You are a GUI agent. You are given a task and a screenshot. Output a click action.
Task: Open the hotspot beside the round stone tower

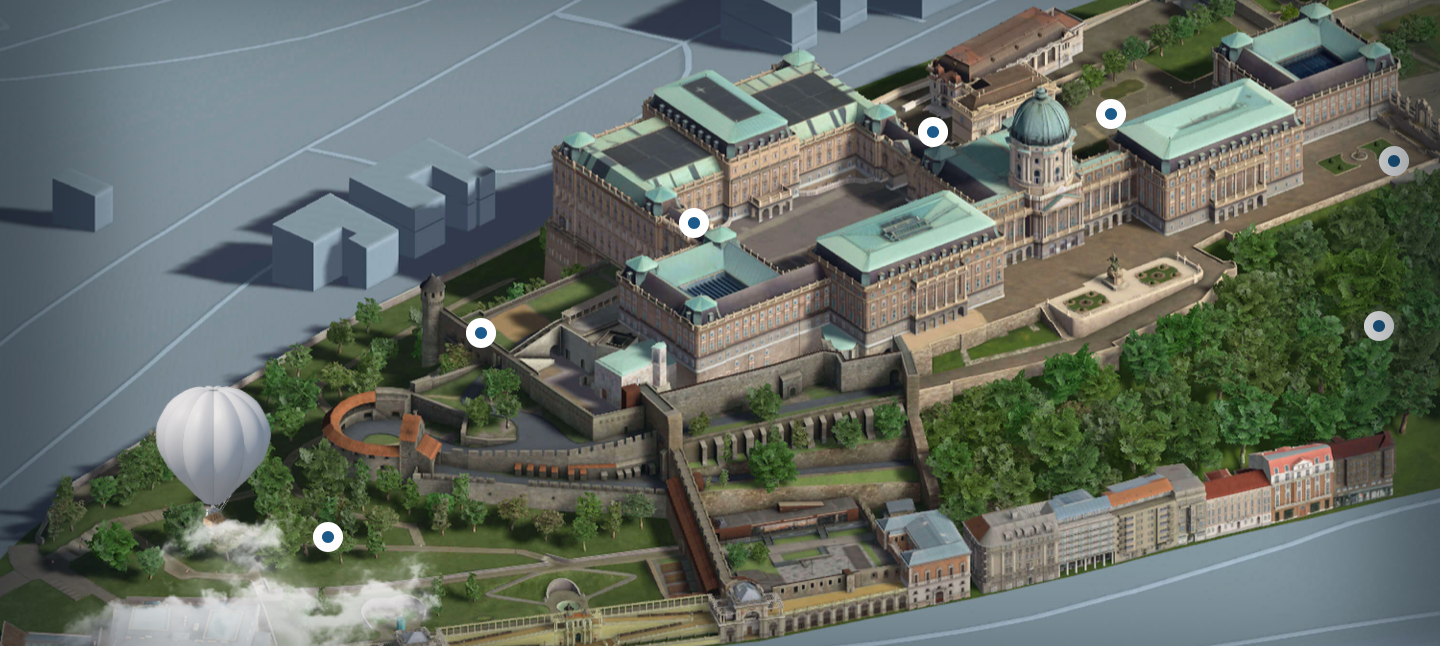[481, 333]
